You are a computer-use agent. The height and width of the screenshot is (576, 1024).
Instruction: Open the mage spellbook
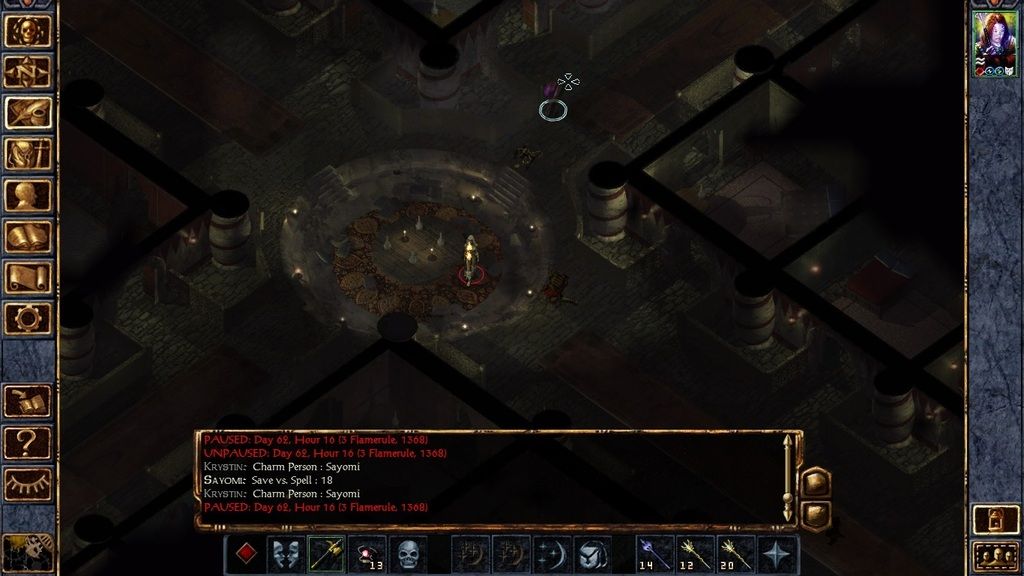(x=28, y=236)
